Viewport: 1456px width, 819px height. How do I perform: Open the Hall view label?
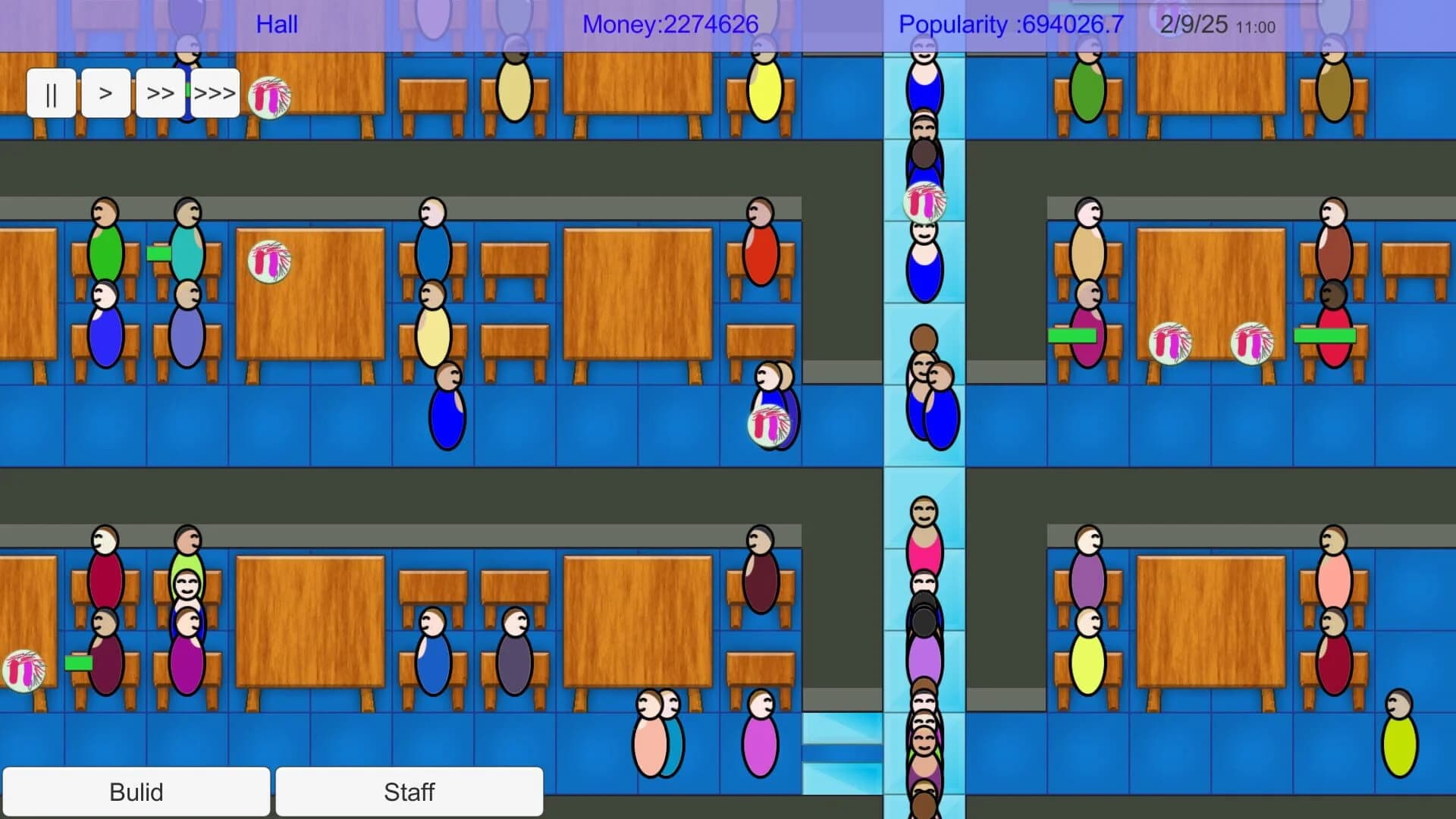pyautogui.click(x=277, y=25)
